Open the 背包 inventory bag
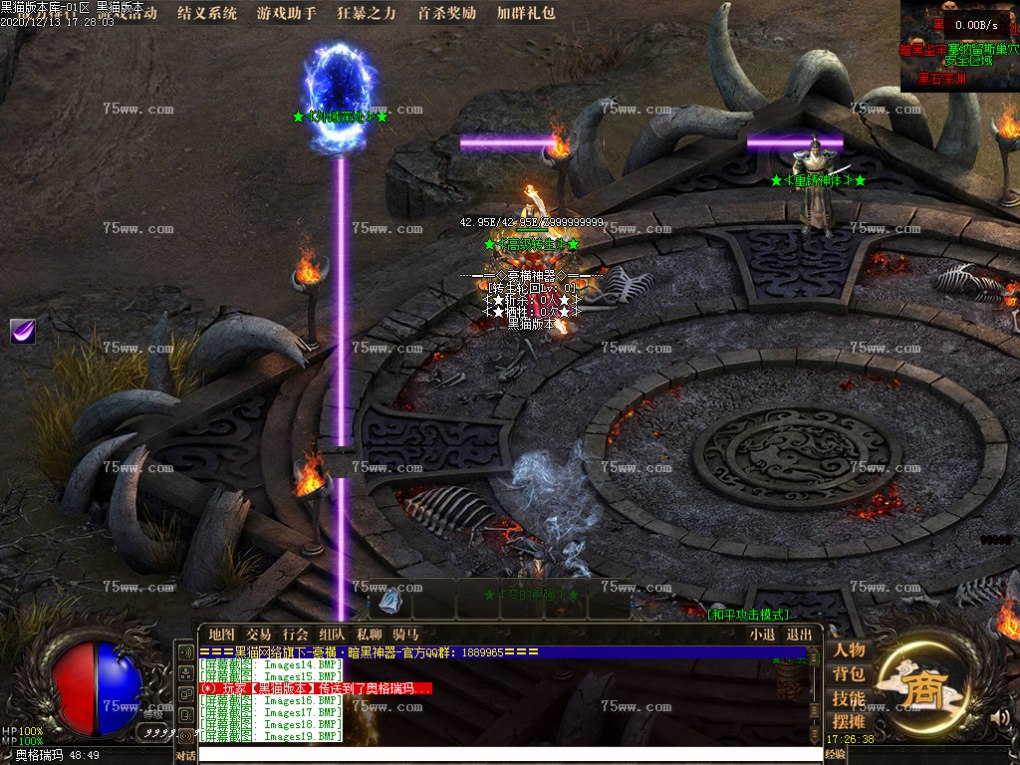 [x=848, y=675]
